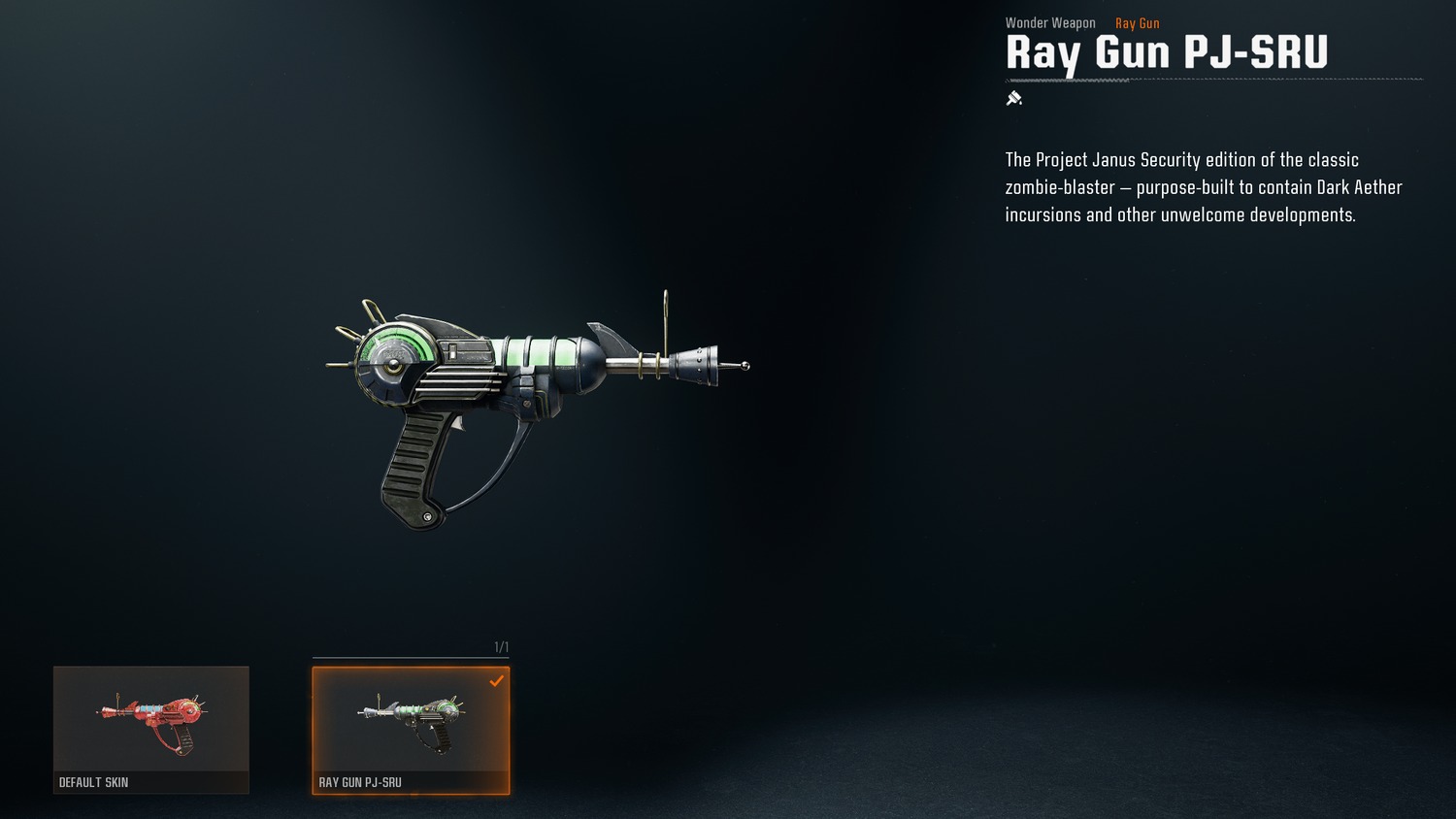The height and width of the screenshot is (819, 1456).
Task: Tap the jagged divider line under the weapon name
Action: point(1213,81)
